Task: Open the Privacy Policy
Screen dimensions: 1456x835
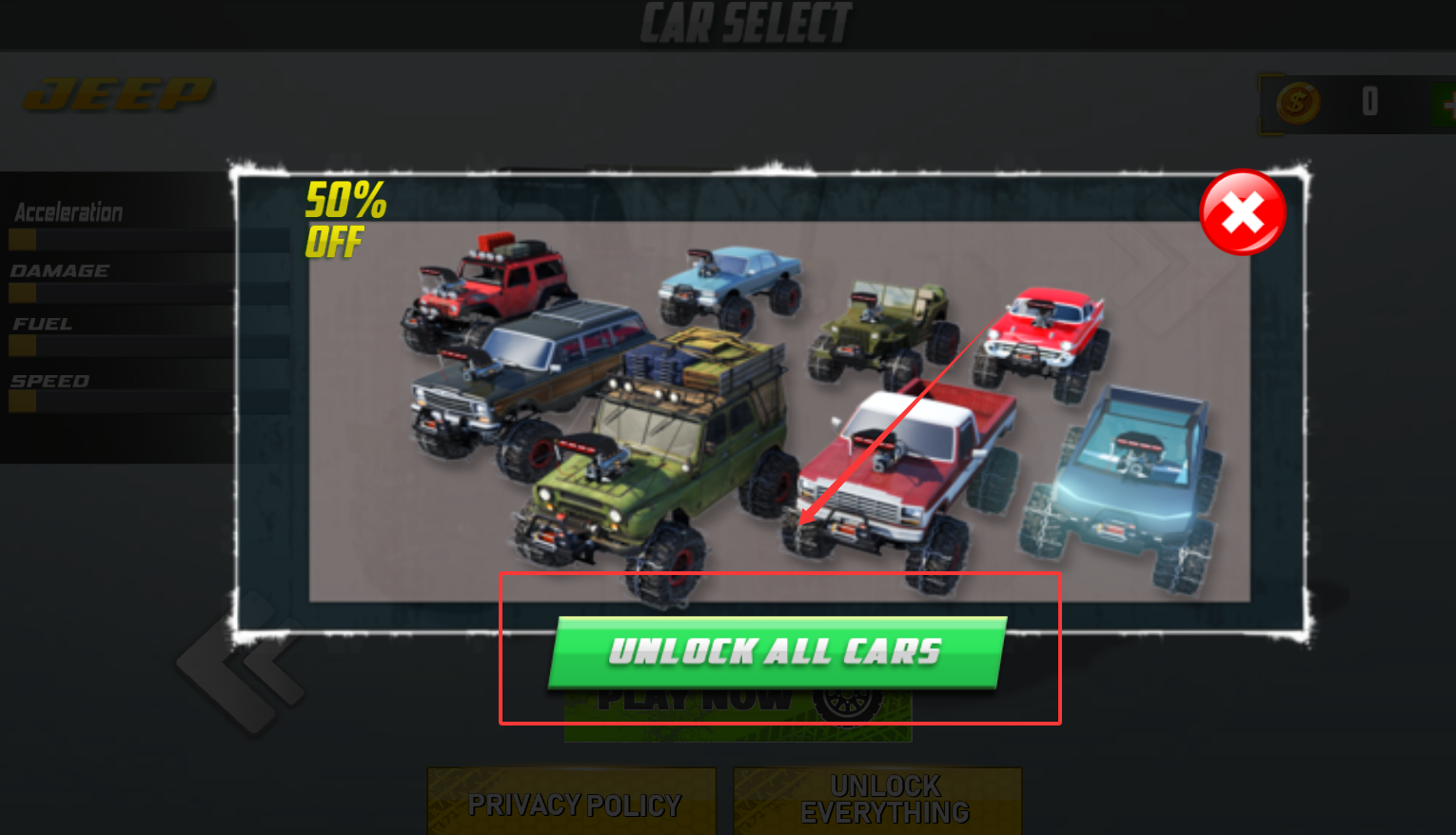Action: (572, 804)
